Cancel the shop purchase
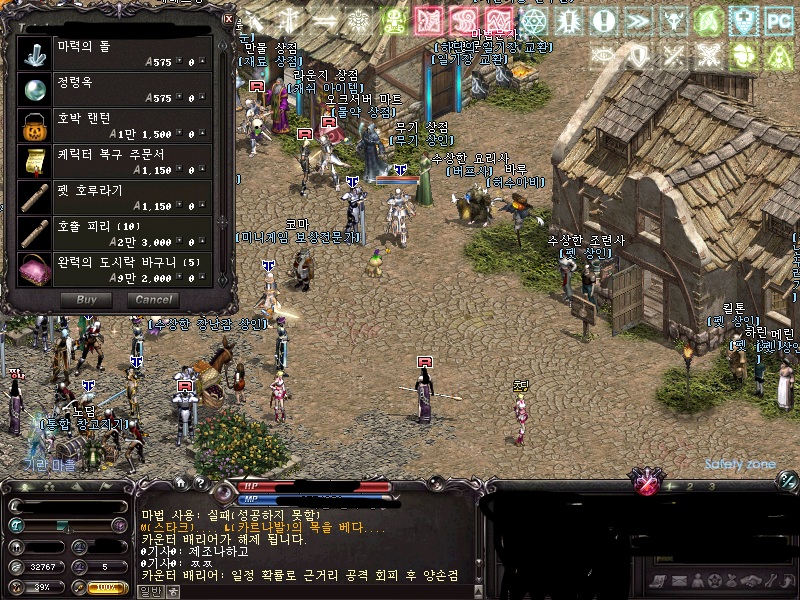The width and height of the screenshot is (800, 600). (152, 300)
